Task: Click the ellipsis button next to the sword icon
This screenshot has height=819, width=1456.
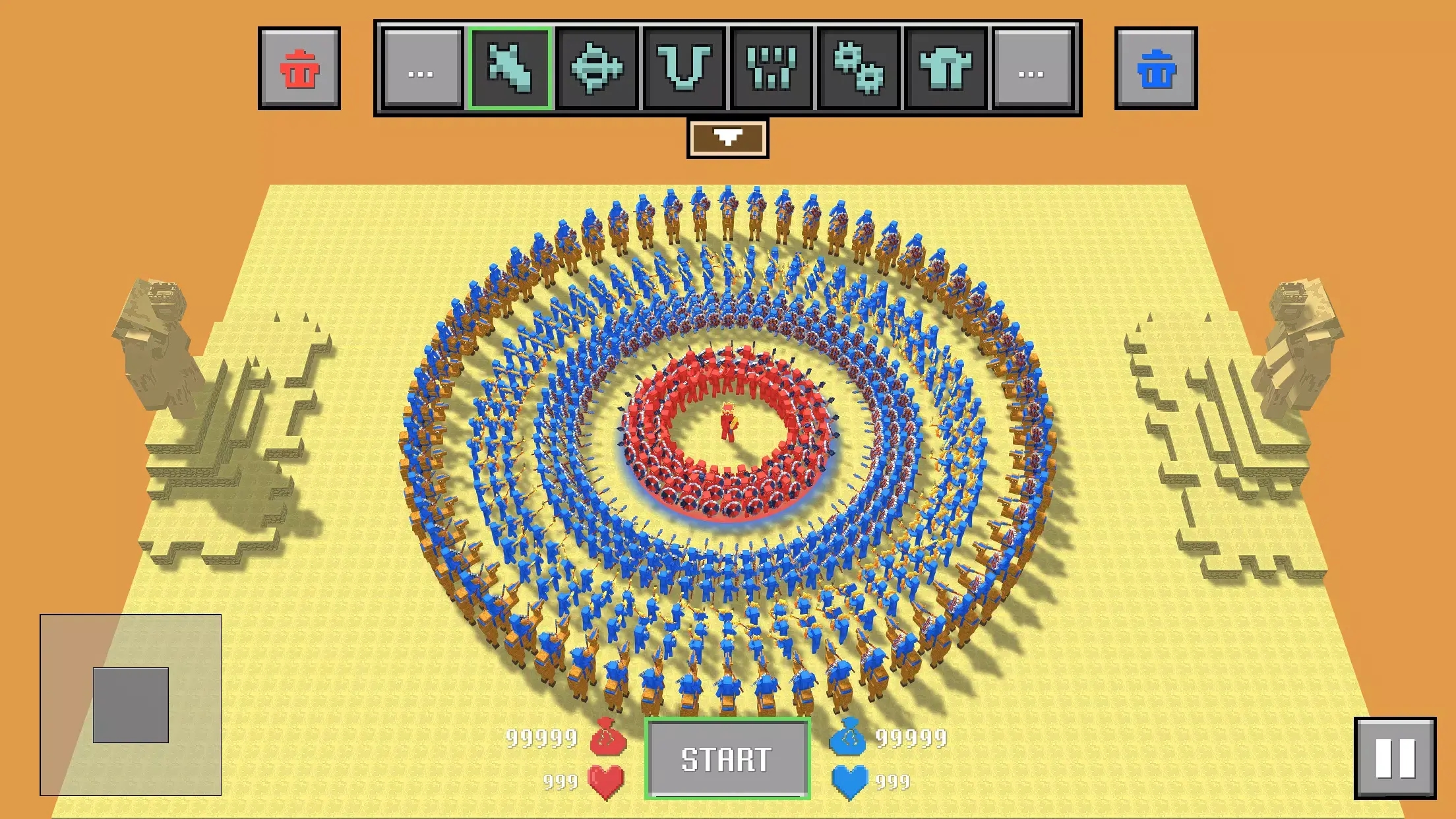Action: [x=421, y=69]
